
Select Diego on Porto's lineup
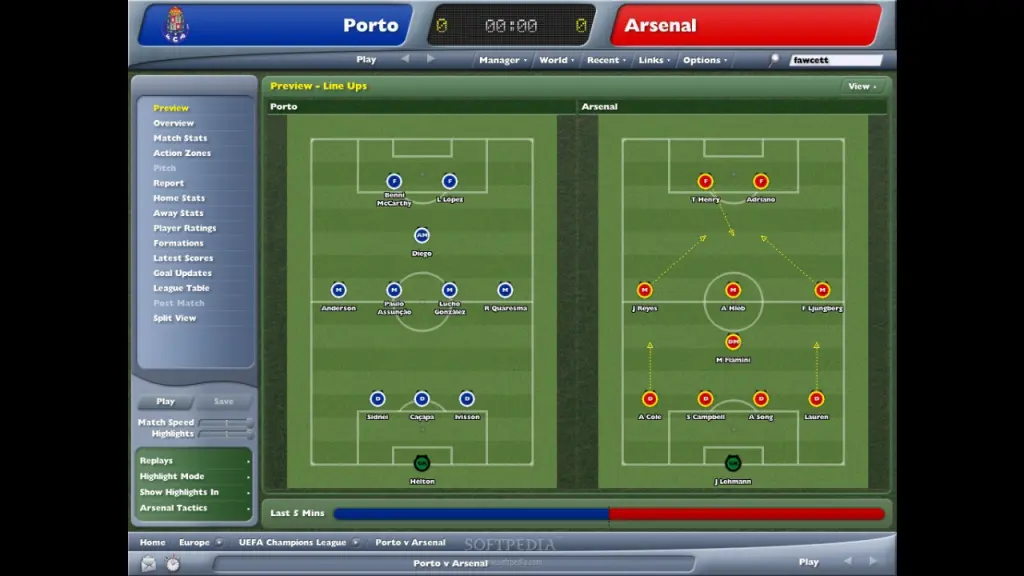click(x=422, y=236)
